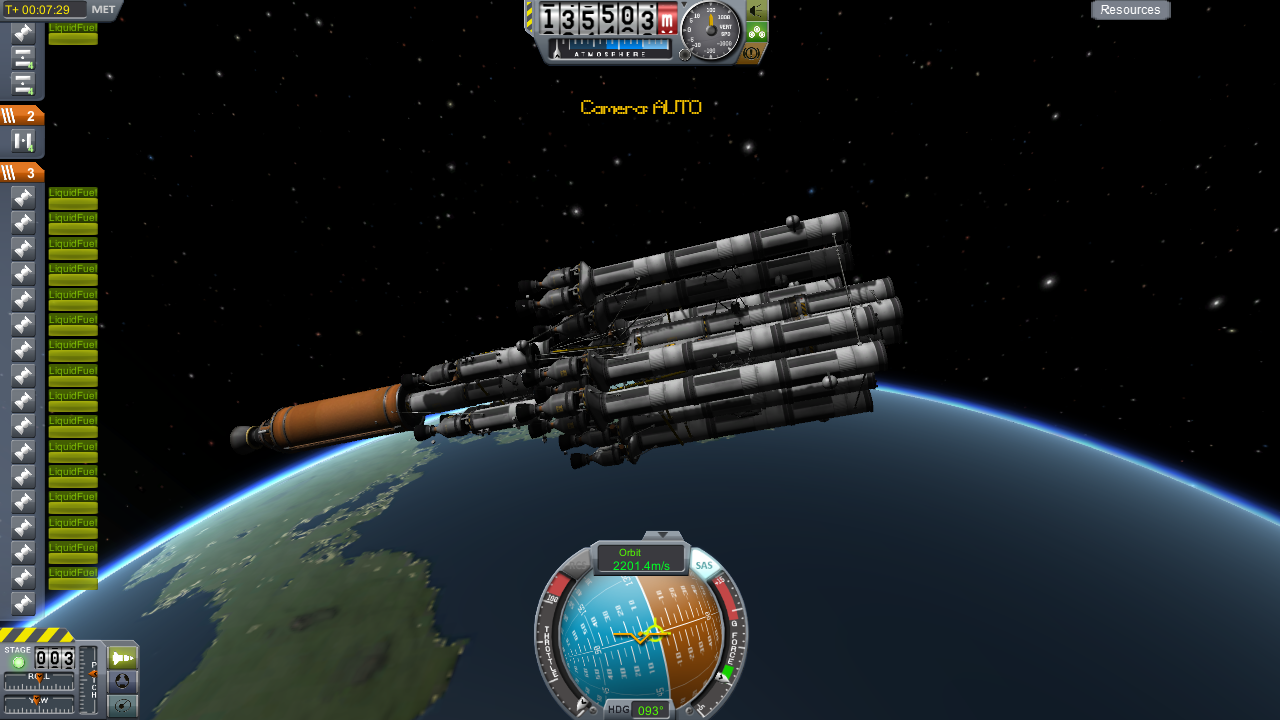
Task: Activate the green stage indicator light
Action: point(18,662)
